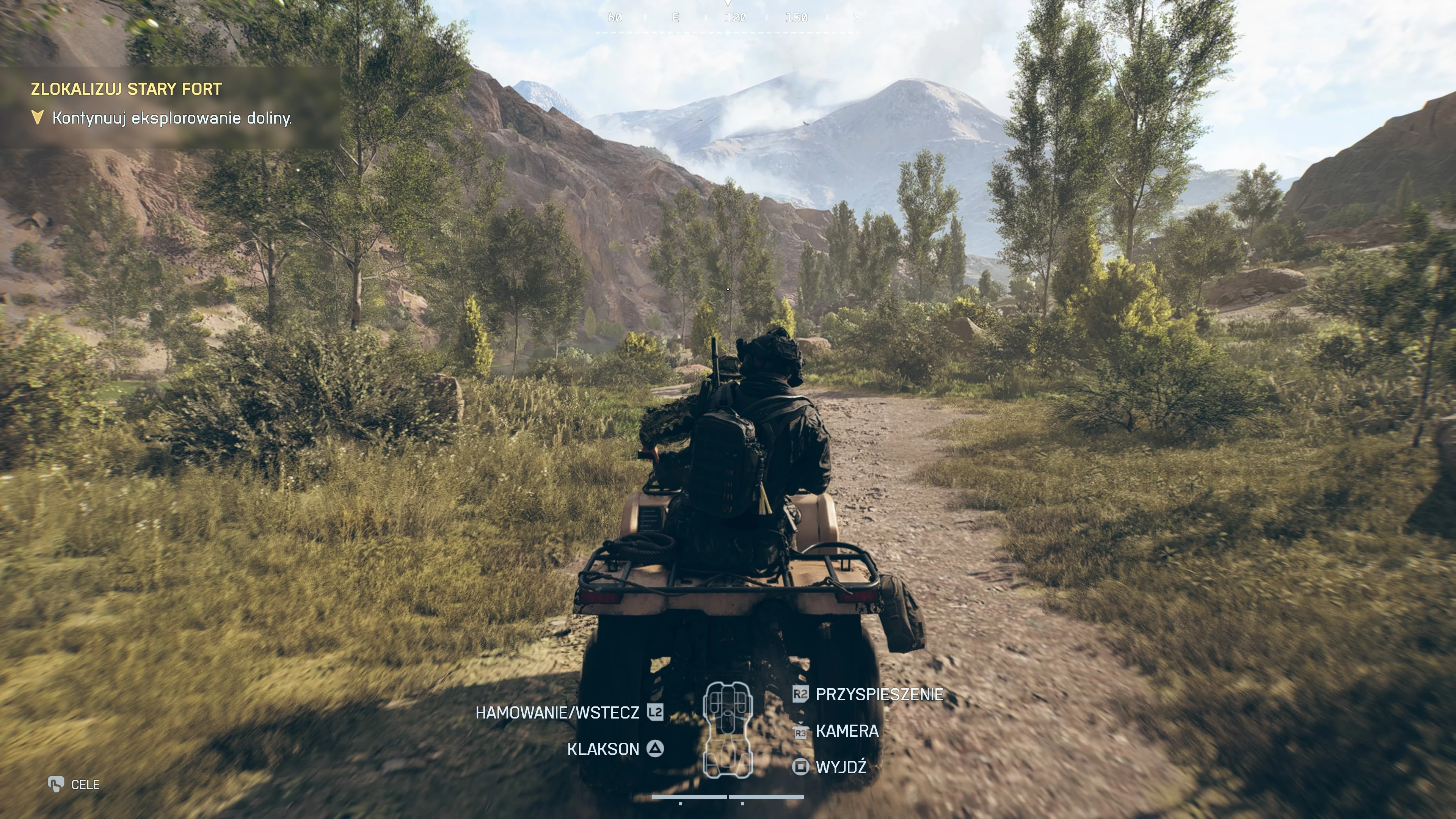1456x819 pixels.
Task: Click the yellow objective marker beside Kontynuuj eksplorowanie
Action: (37, 118)
